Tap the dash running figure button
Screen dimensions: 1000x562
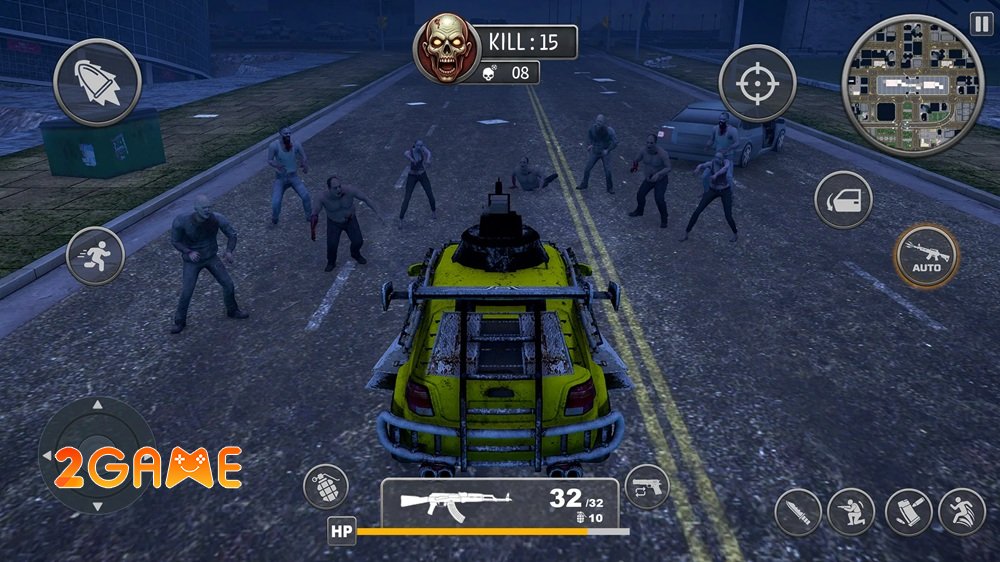(962, 512)
